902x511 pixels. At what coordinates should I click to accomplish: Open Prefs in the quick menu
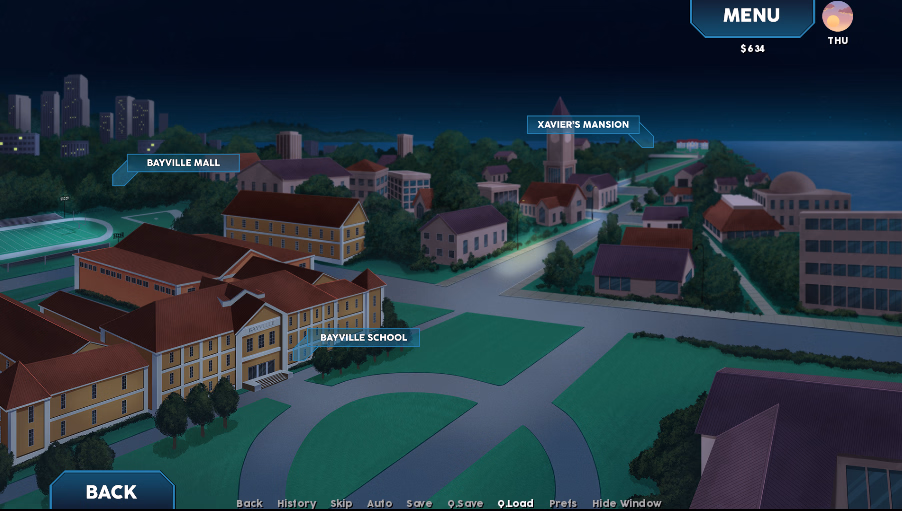[x=562, y=504]
